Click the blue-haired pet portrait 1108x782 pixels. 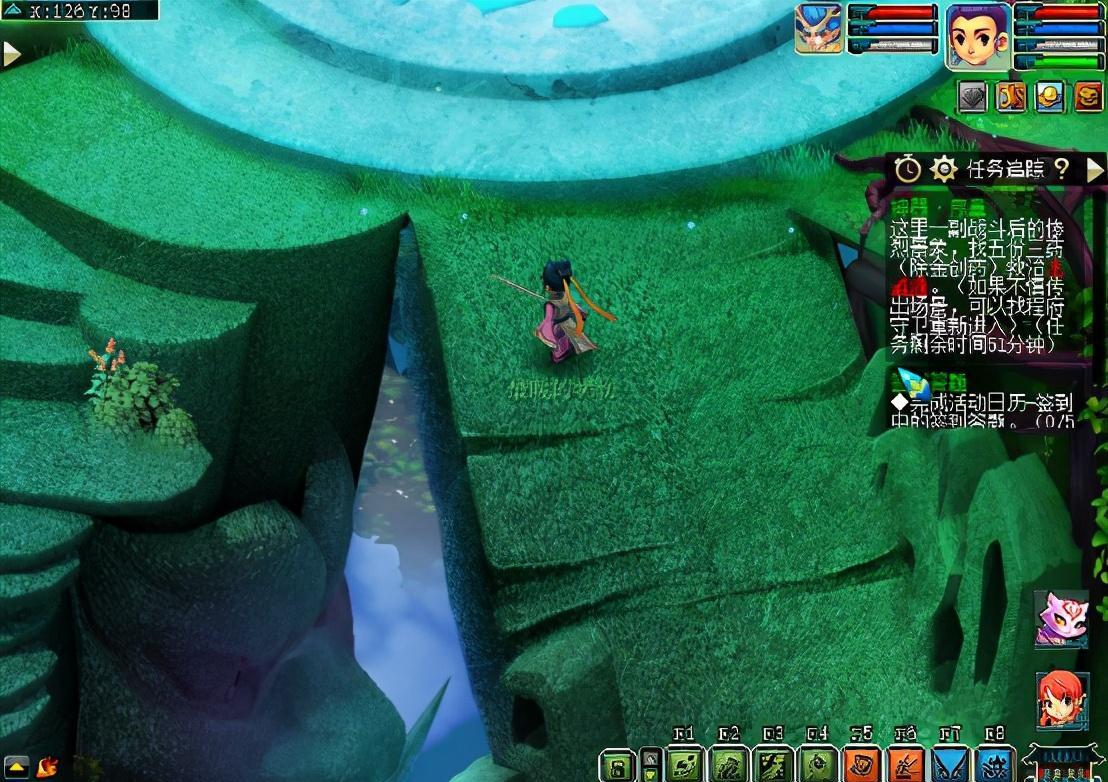point(818,28)
